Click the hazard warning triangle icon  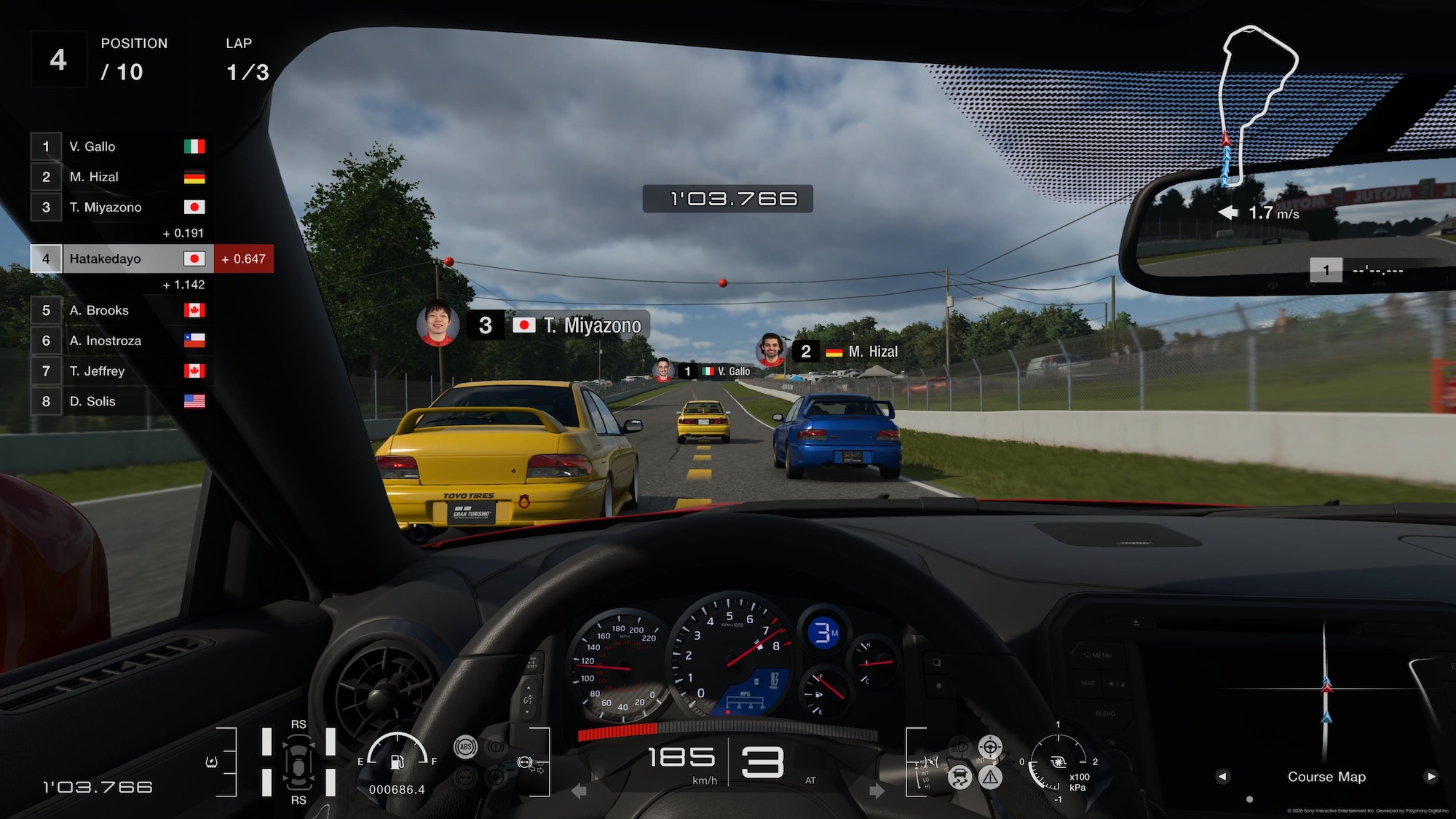point(990,778)
